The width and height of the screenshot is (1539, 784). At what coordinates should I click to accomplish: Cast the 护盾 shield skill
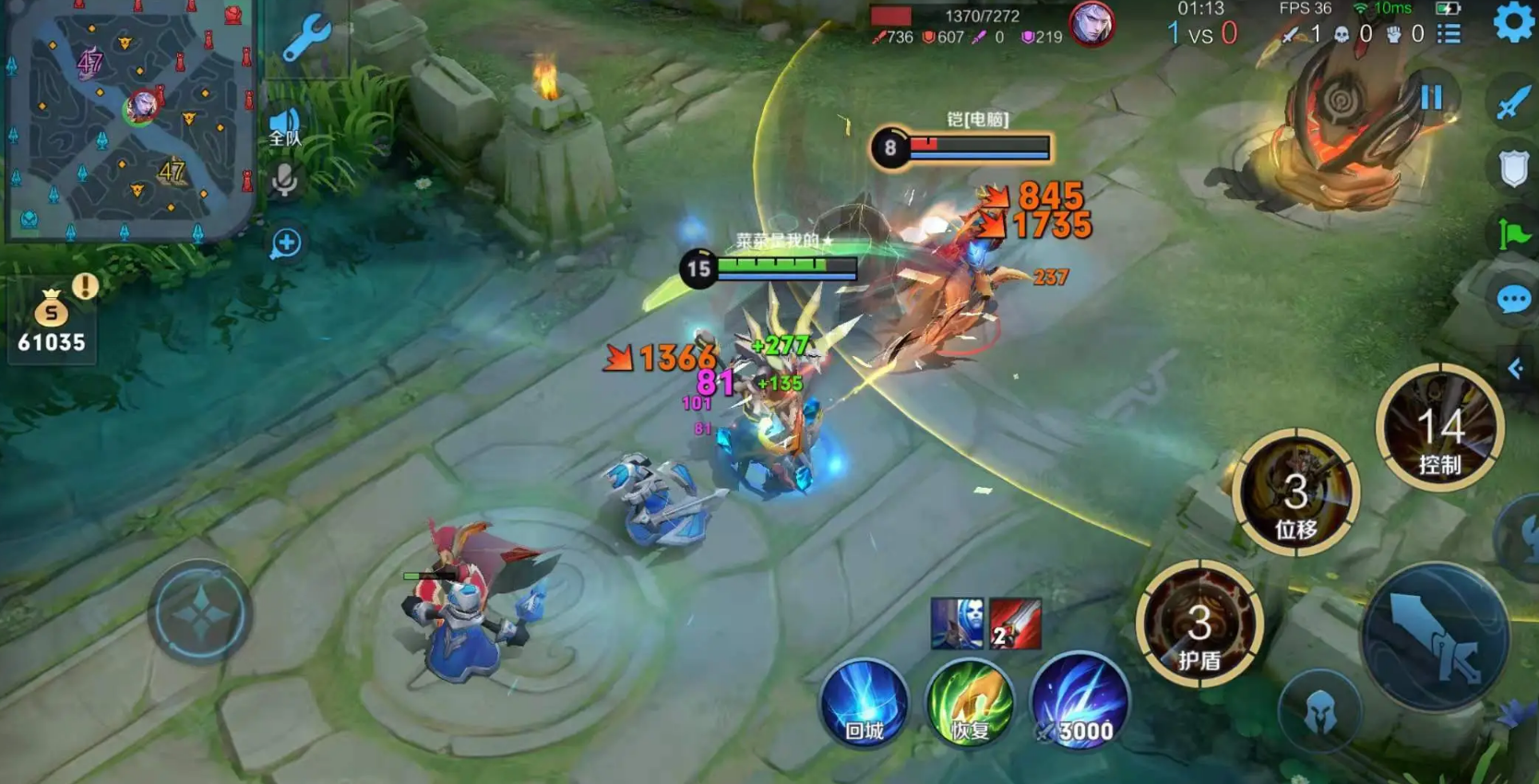click(1199, 624)
